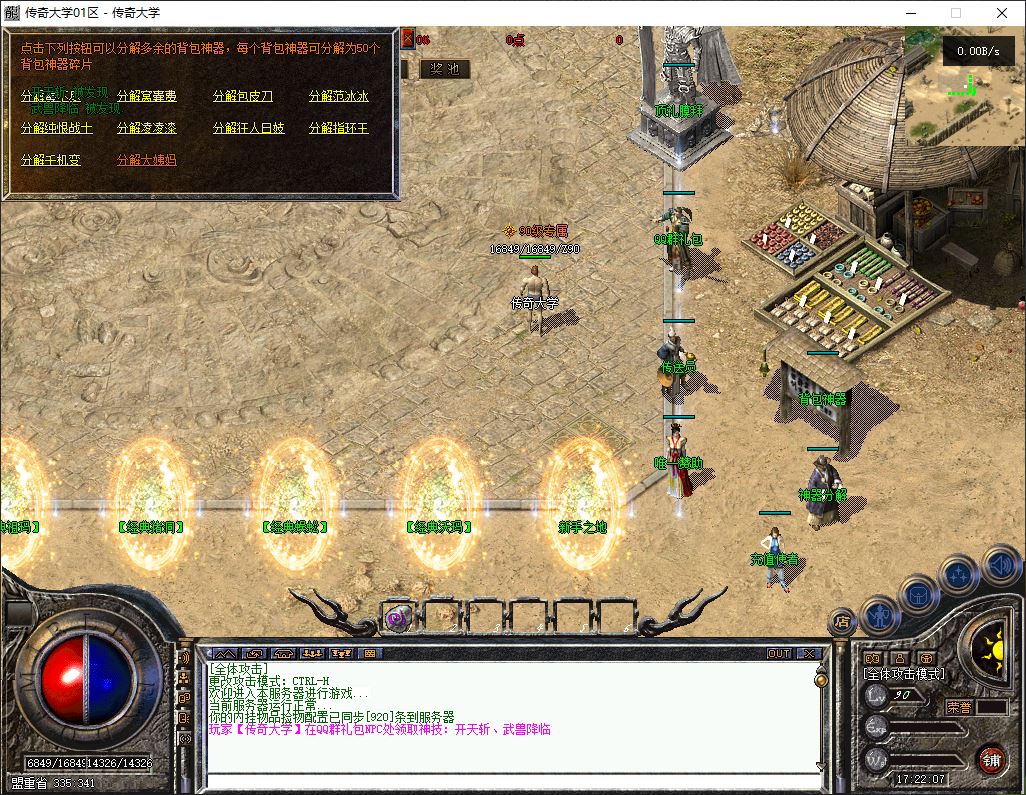The width and height of the screenshot is (1026, 795).
Task: Choose 分解包皮刀 in the dialog
Action: pos(242,97)
